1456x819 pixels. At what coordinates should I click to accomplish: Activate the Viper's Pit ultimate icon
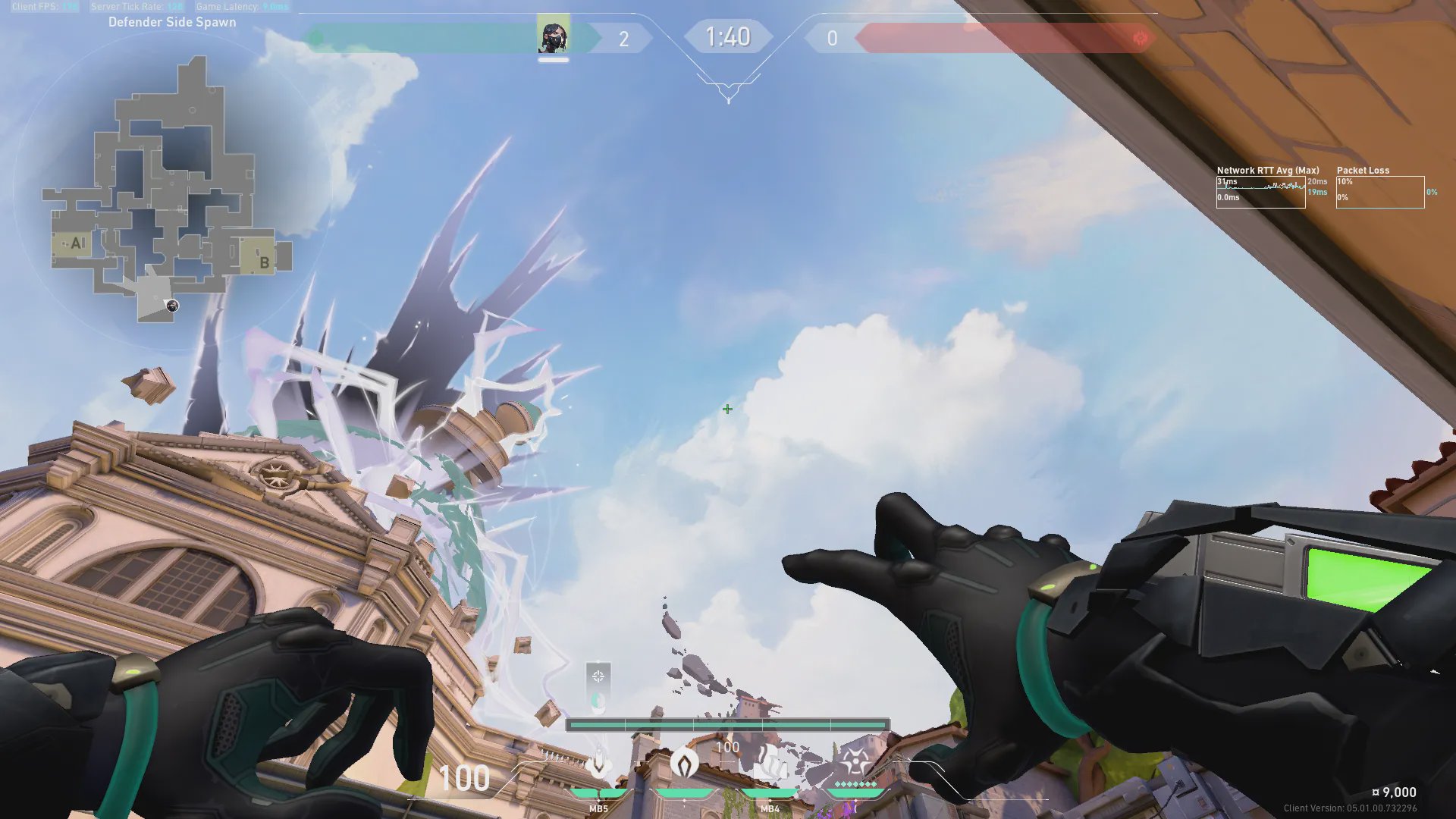tap(855, 761)
